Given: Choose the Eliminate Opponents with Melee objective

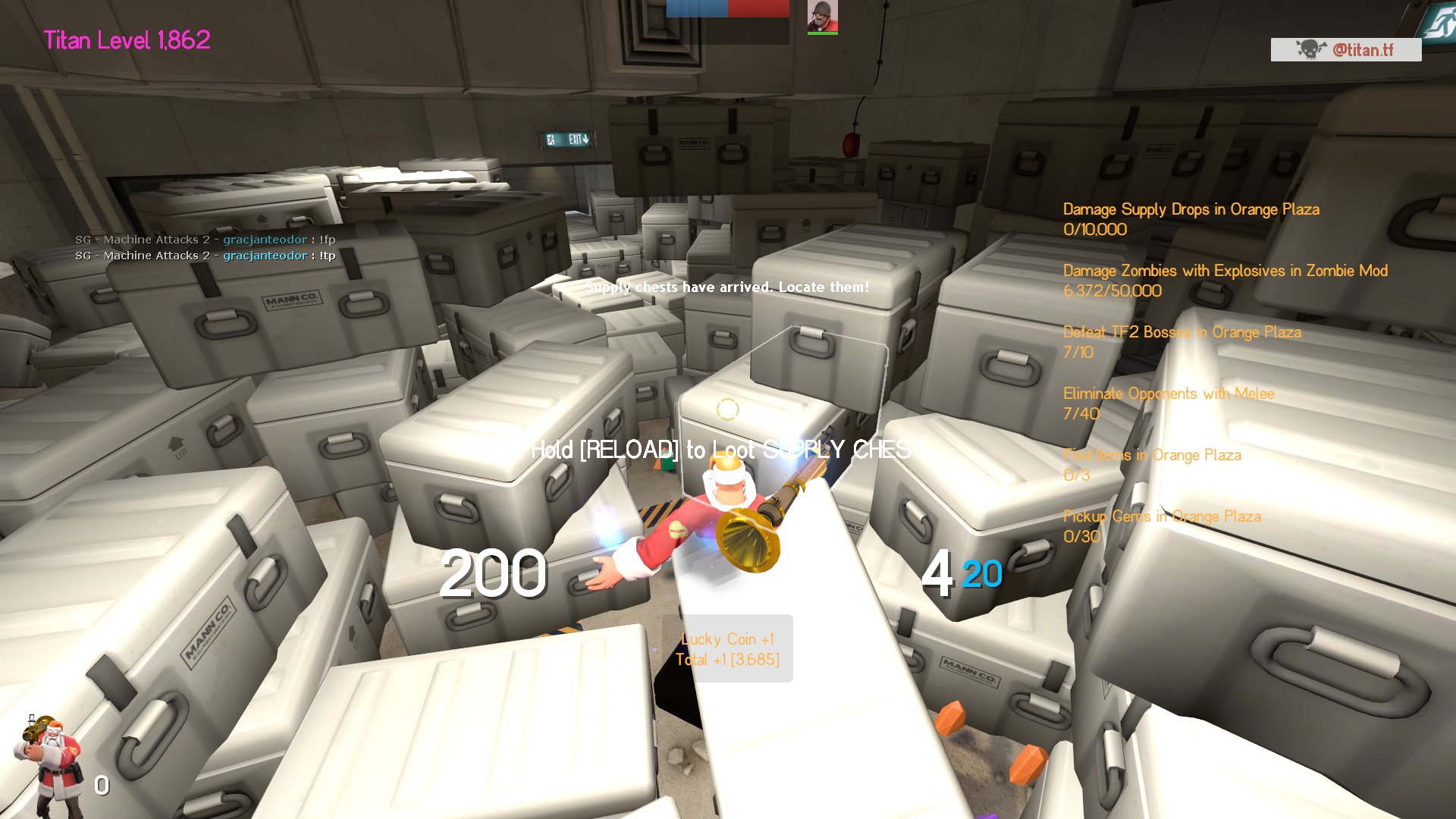Looking at the screenshot, I should click(x=1168, y=403).
